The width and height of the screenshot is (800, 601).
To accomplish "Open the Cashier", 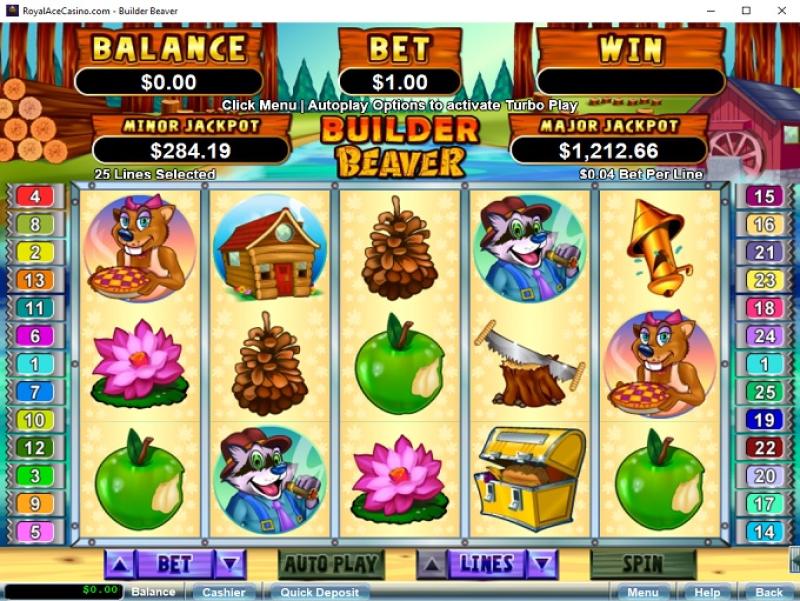I will click(223, 592).
